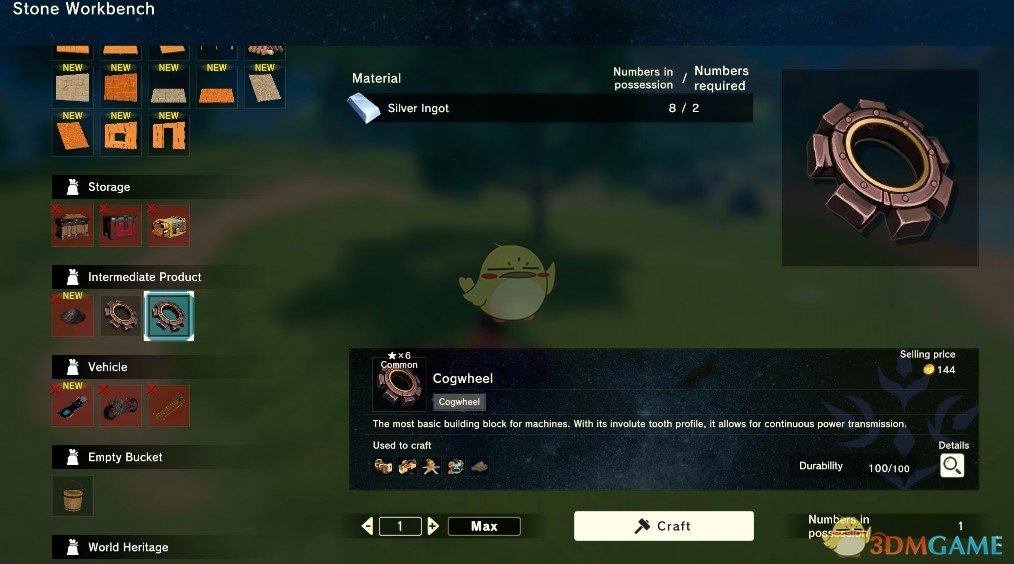Increase the craft quantity by one
Viewport: 1014px width, 564px height.
point(433,526)
